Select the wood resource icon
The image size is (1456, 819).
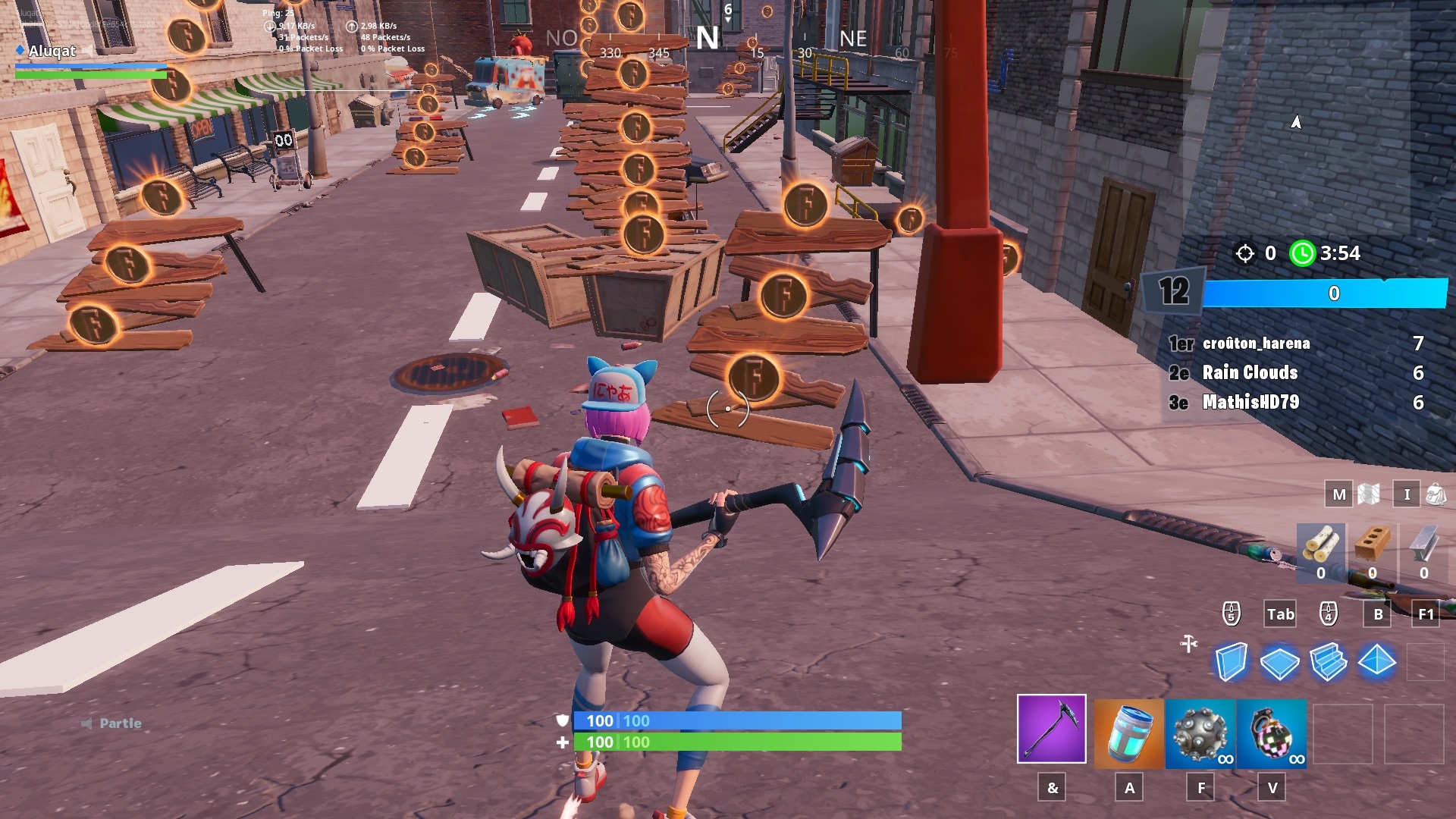pyautogui.click(x=1320, y=545)
